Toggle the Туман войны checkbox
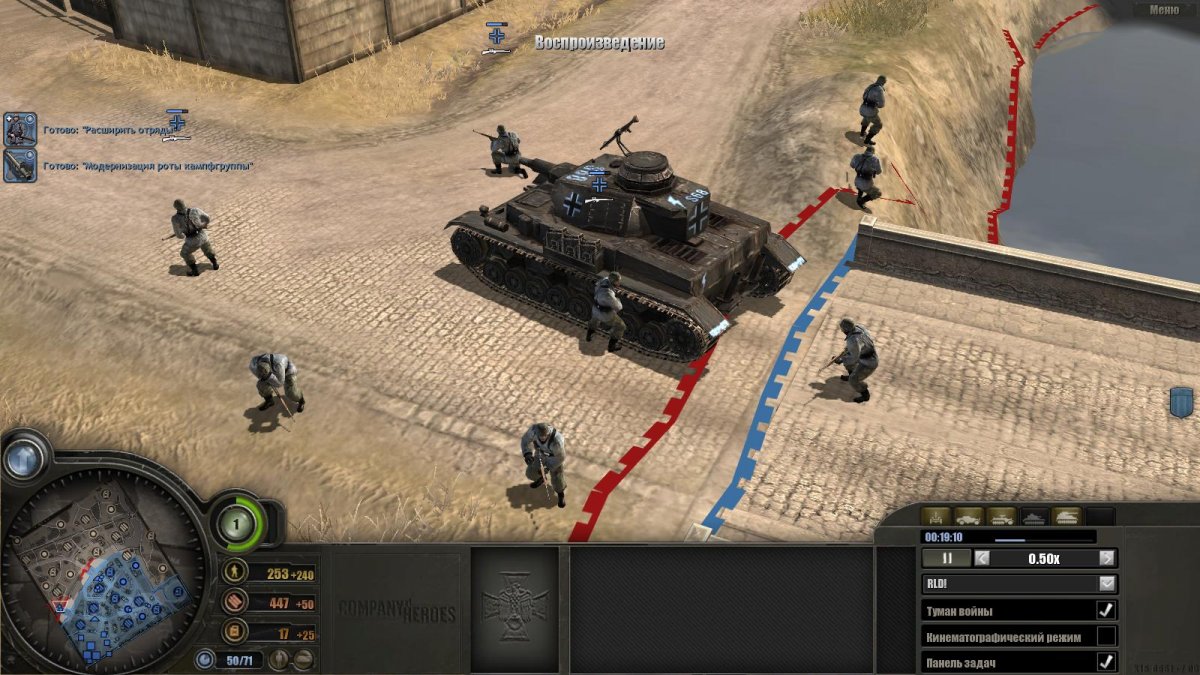The width and height of the screenshot is (1200, 675). click(1106, 610)
